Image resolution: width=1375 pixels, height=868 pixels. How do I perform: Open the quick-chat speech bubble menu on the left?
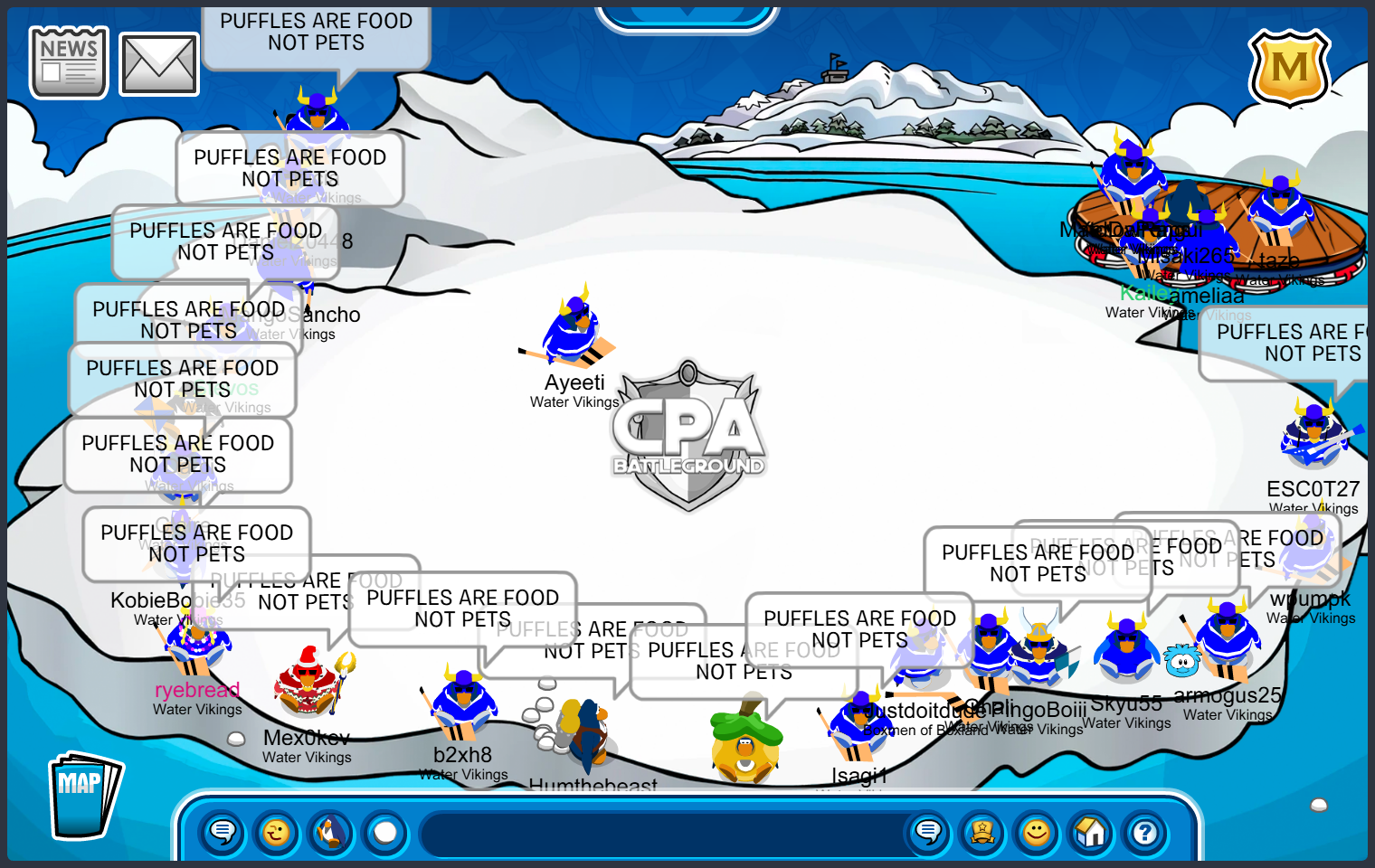click(x=223, y=831)
